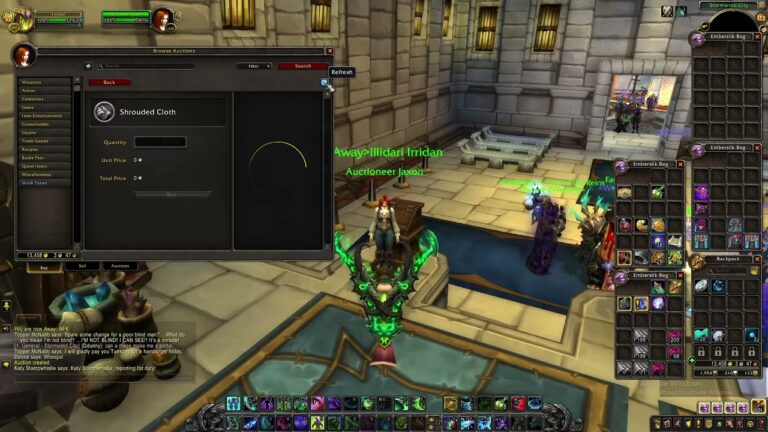
Task: Click the Shrouded Cloth item icon
Action: [104, 112]
